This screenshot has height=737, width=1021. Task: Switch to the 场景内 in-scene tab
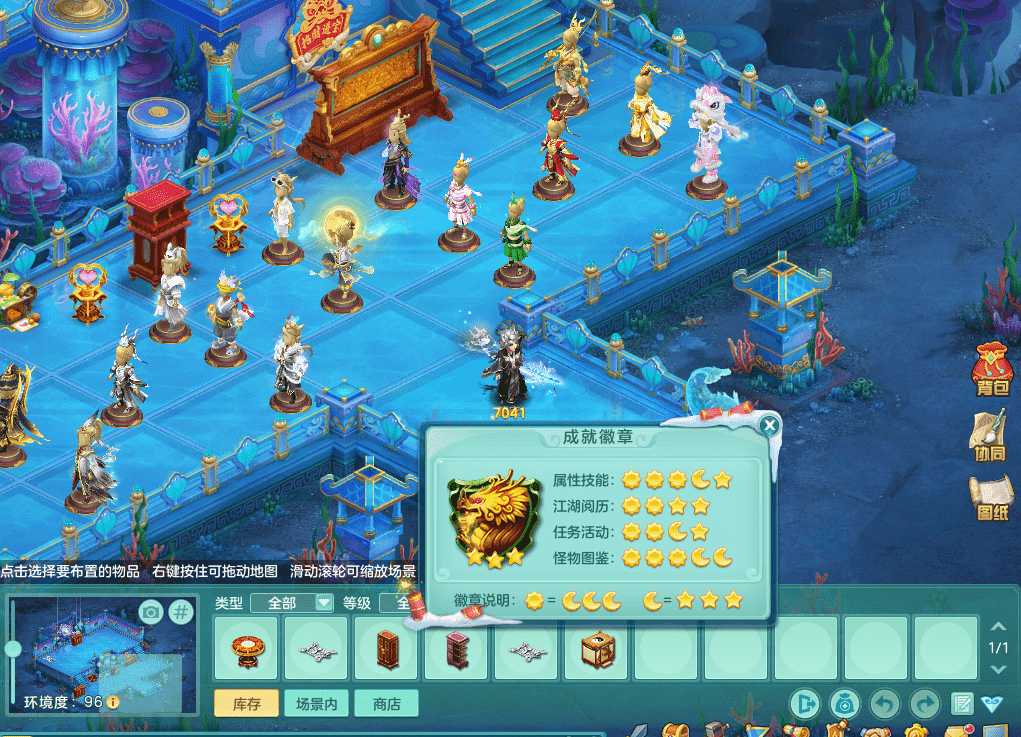tap(317, 704)
